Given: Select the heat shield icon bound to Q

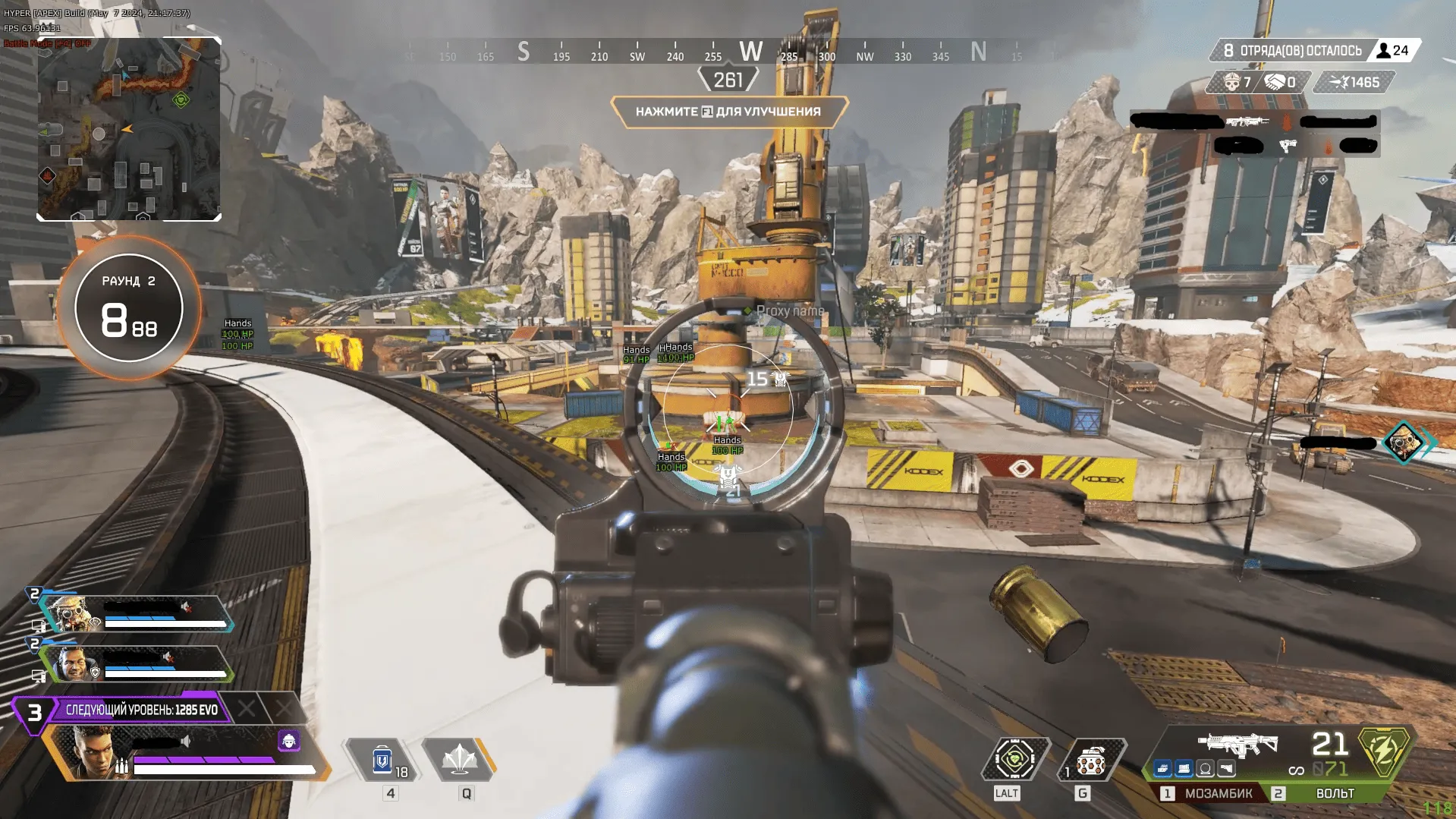Looking at the screenshot, I should pyautogui.click(x=463, y=759).
